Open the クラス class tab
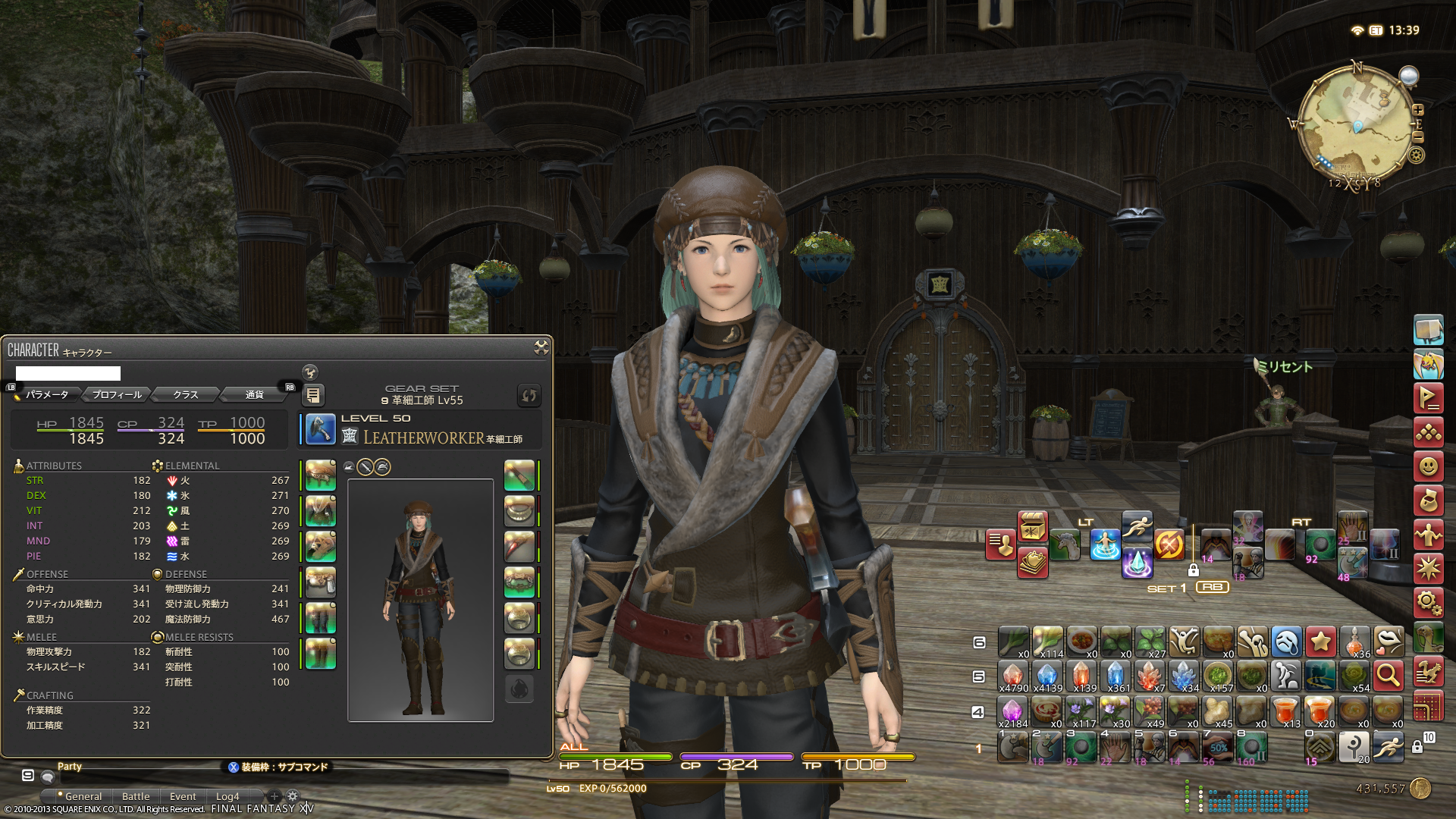The width and height of the screenshot is (1456, 819). coord(185,394)
